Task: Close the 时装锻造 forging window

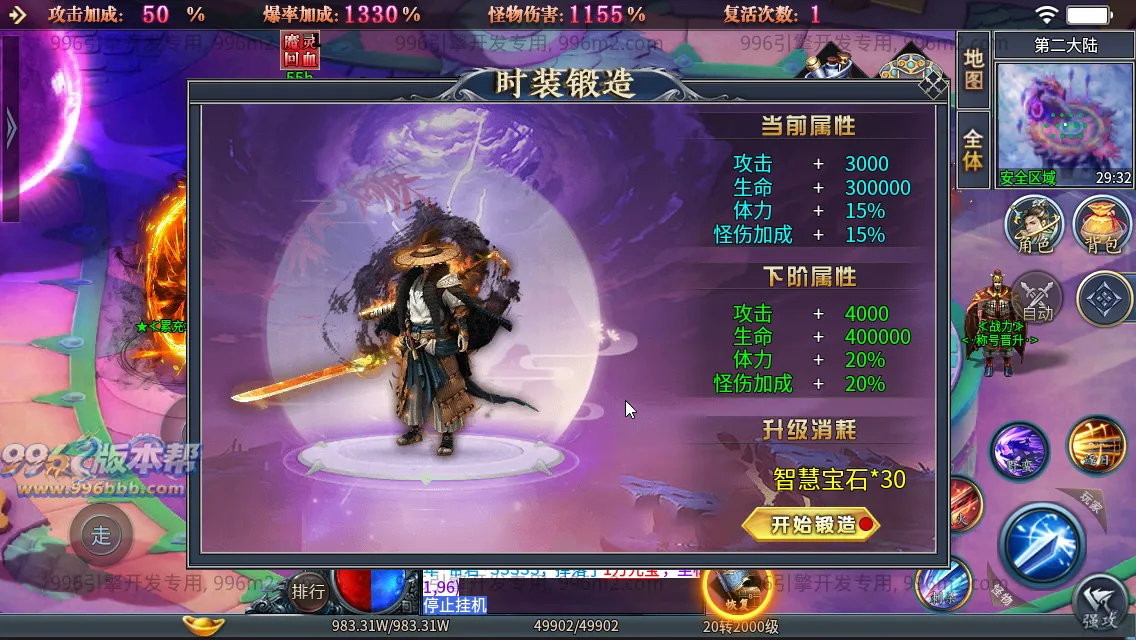Action: tap(932, 84)
